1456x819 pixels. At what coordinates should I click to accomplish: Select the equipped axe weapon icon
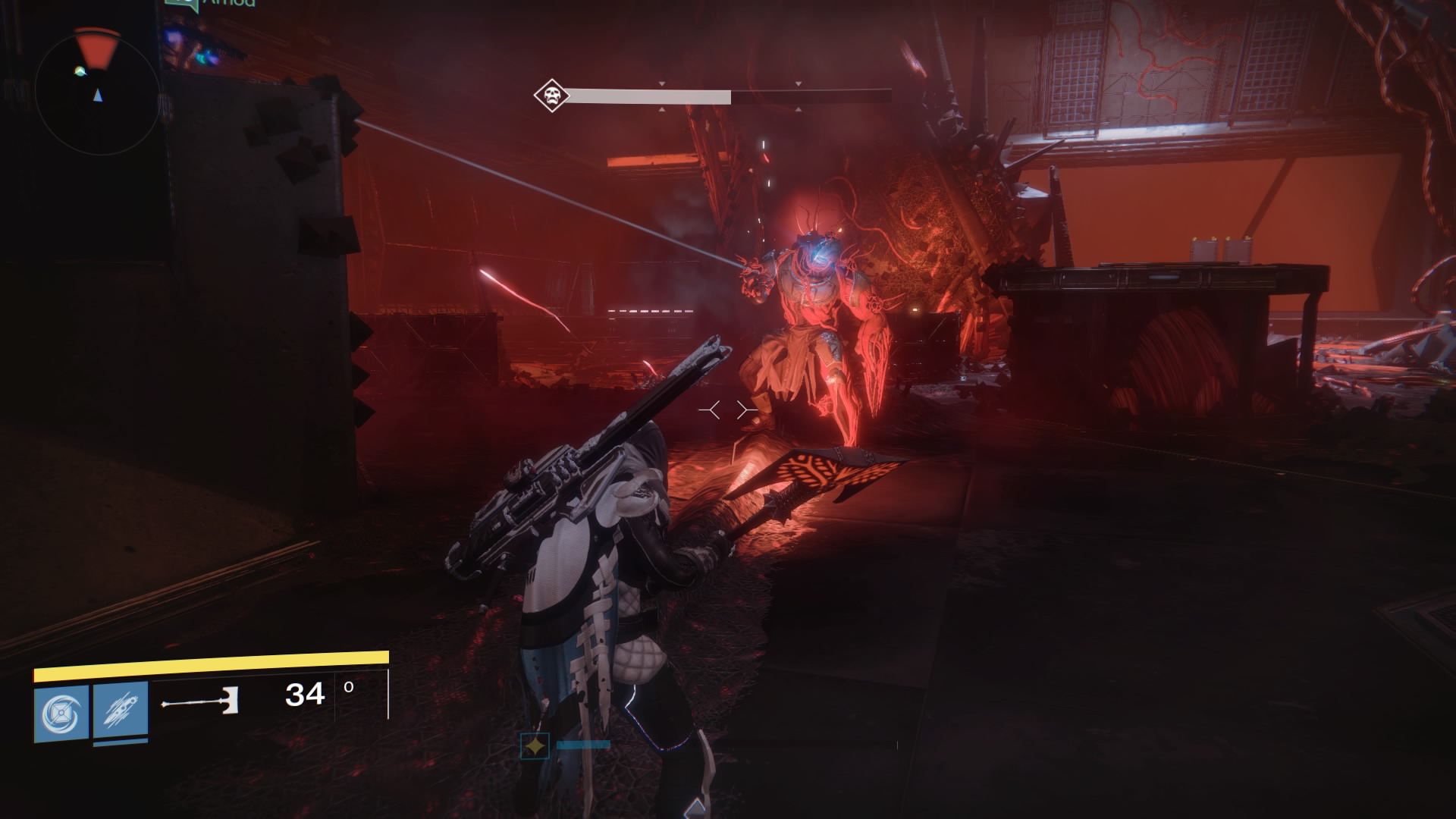tap(200, 702)
